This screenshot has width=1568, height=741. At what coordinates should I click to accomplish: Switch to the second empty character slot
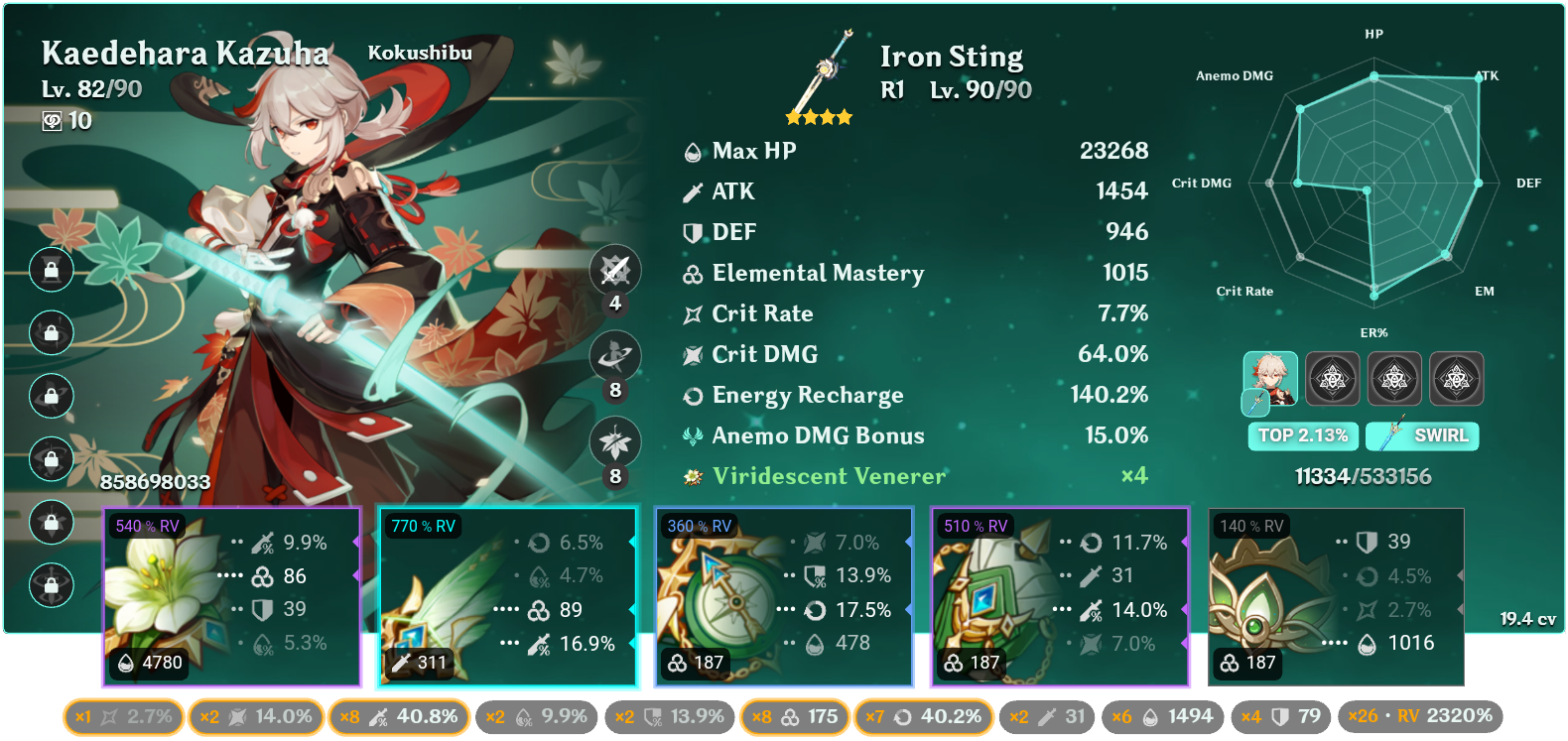pos(1333,378)
